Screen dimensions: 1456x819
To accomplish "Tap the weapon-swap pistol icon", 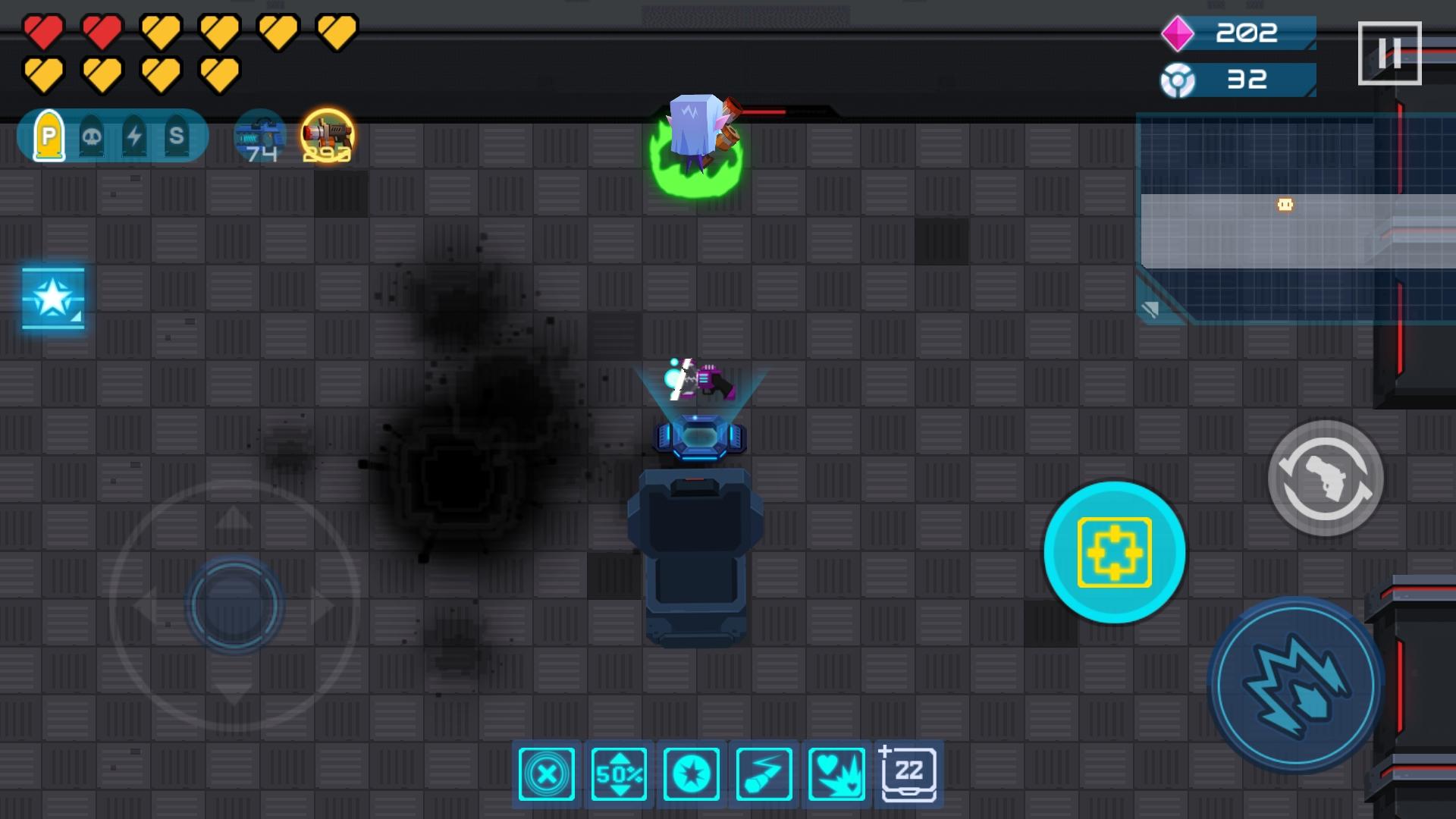I will point(1326,478).
